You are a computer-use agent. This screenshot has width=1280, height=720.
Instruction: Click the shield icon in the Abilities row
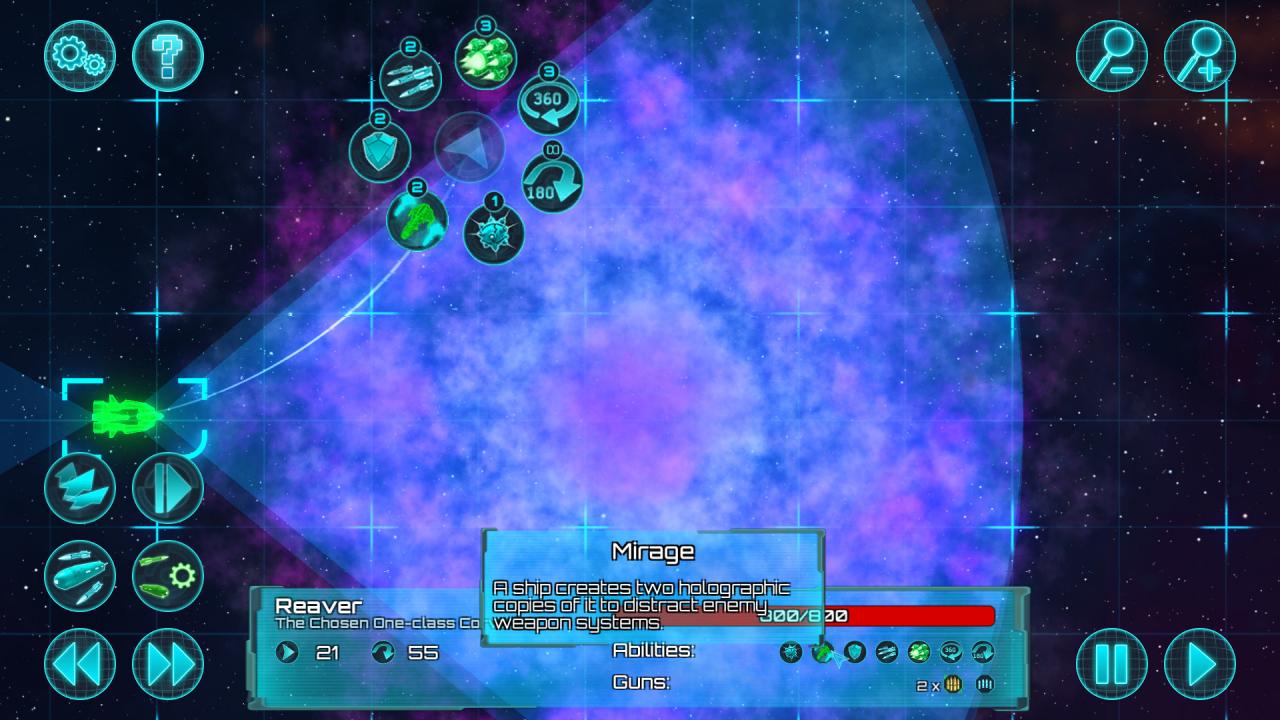pyautogui.click(x=853, y=652)
